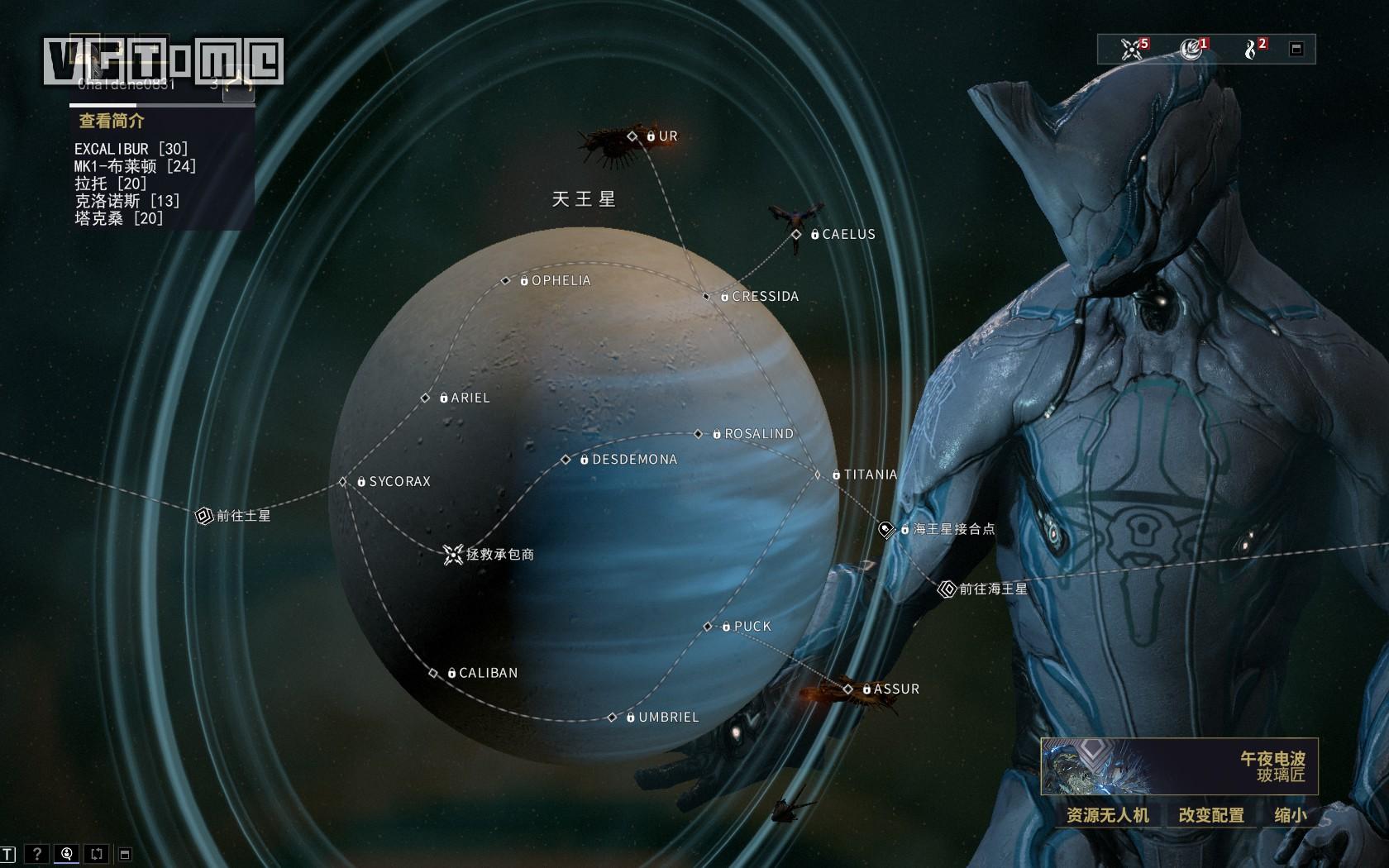This screenshot has height=868, width=1389.
Task: Click the 缩小 zoom-out button
Action: [1290, 816]
